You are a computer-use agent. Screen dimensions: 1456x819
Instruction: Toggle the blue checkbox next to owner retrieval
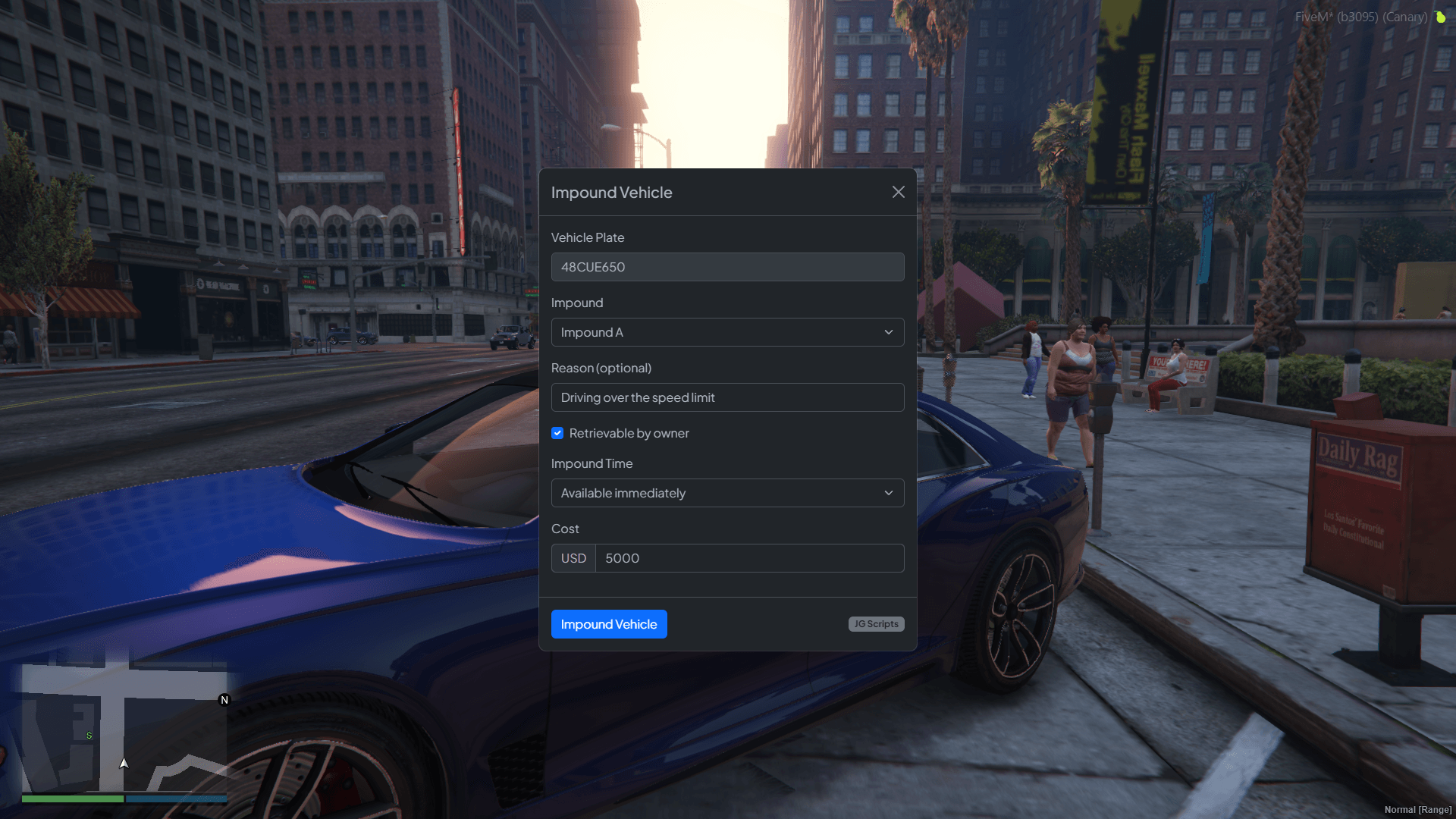coord(557,433)
